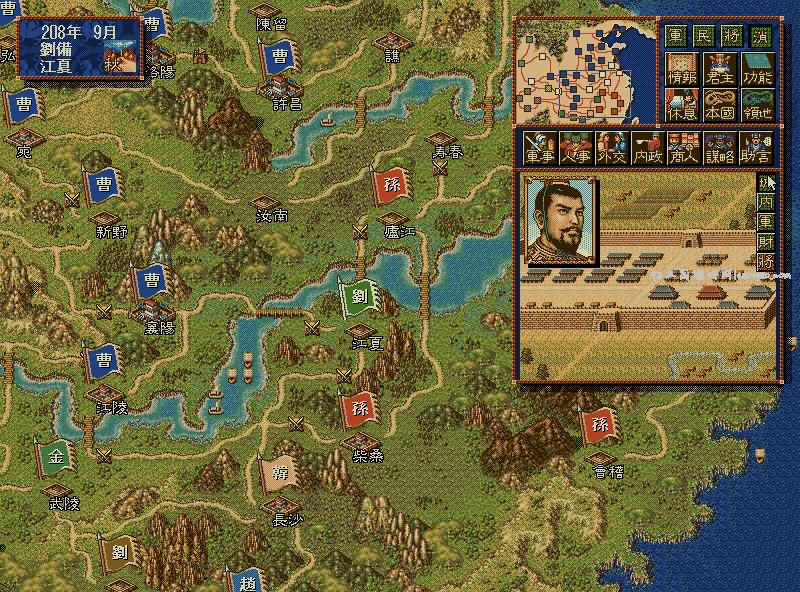The width and height of the screenshot is (800, 592).
Task: Click Liu Bei's ruler portrait
Action: (560, 221)
